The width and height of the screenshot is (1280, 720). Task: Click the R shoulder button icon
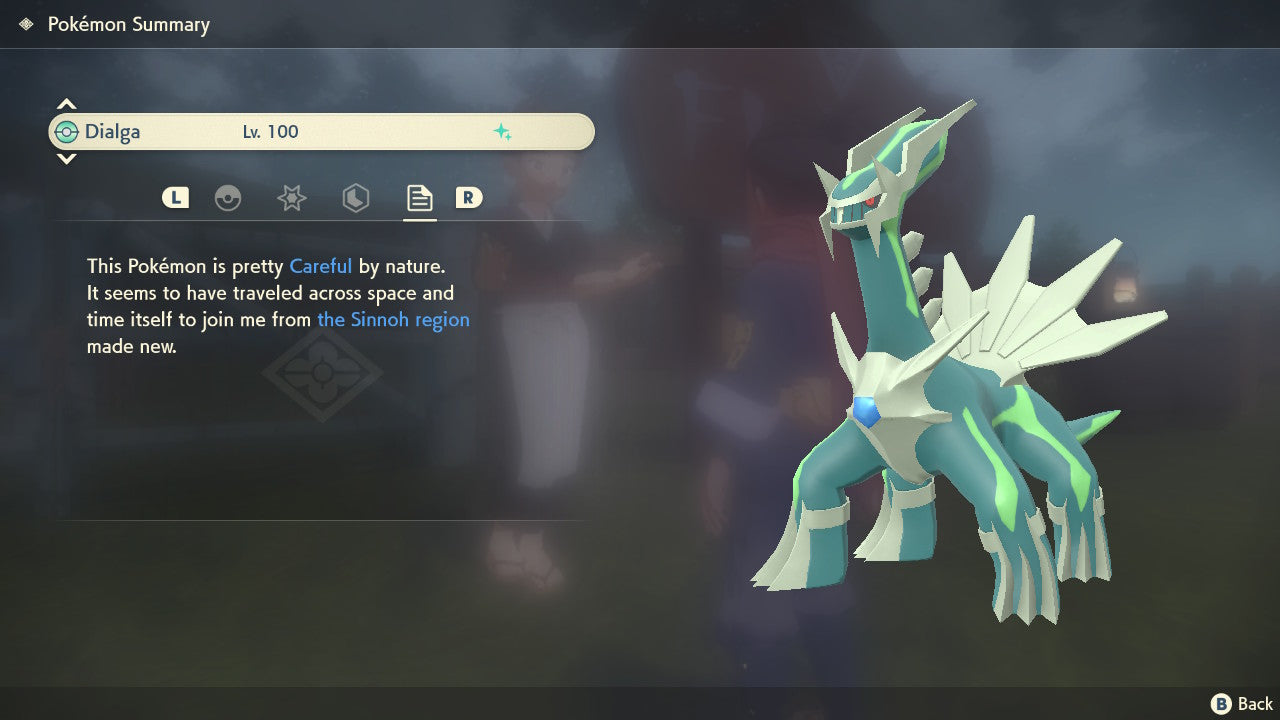pyautogui.click(x=470, y=198)
